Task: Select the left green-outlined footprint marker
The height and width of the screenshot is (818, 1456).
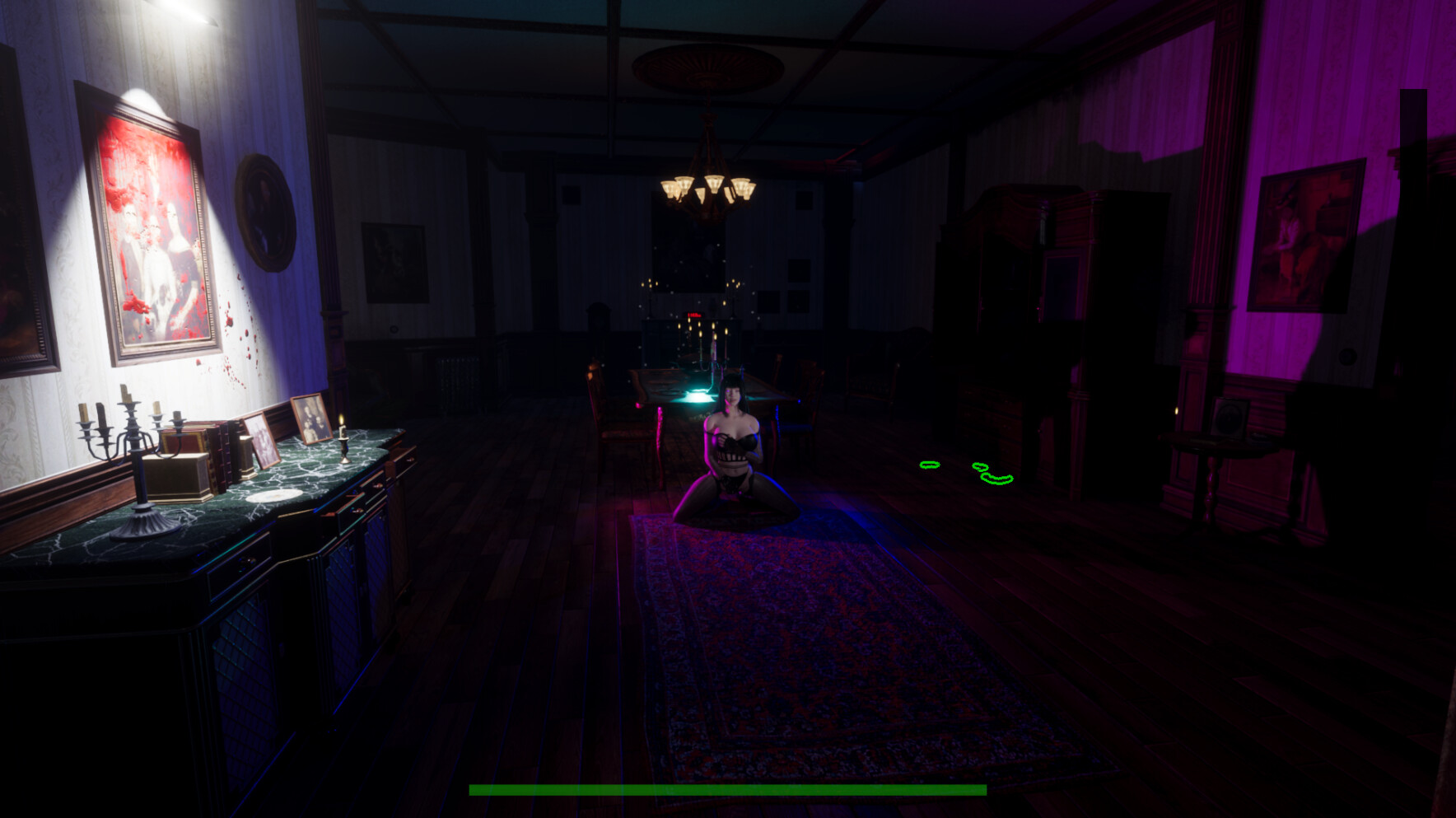Action: [929, 465]
